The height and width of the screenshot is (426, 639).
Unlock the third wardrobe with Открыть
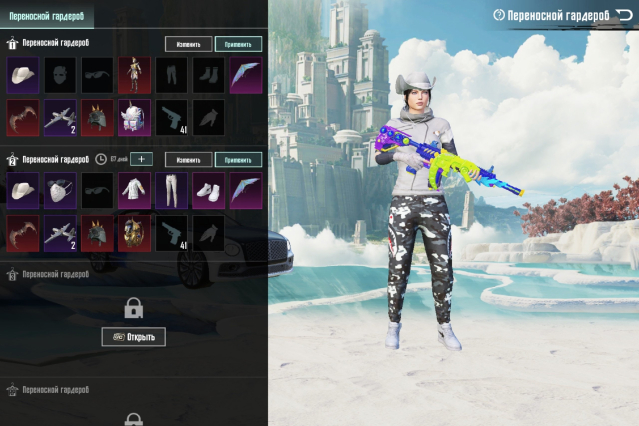pos(134,337)
